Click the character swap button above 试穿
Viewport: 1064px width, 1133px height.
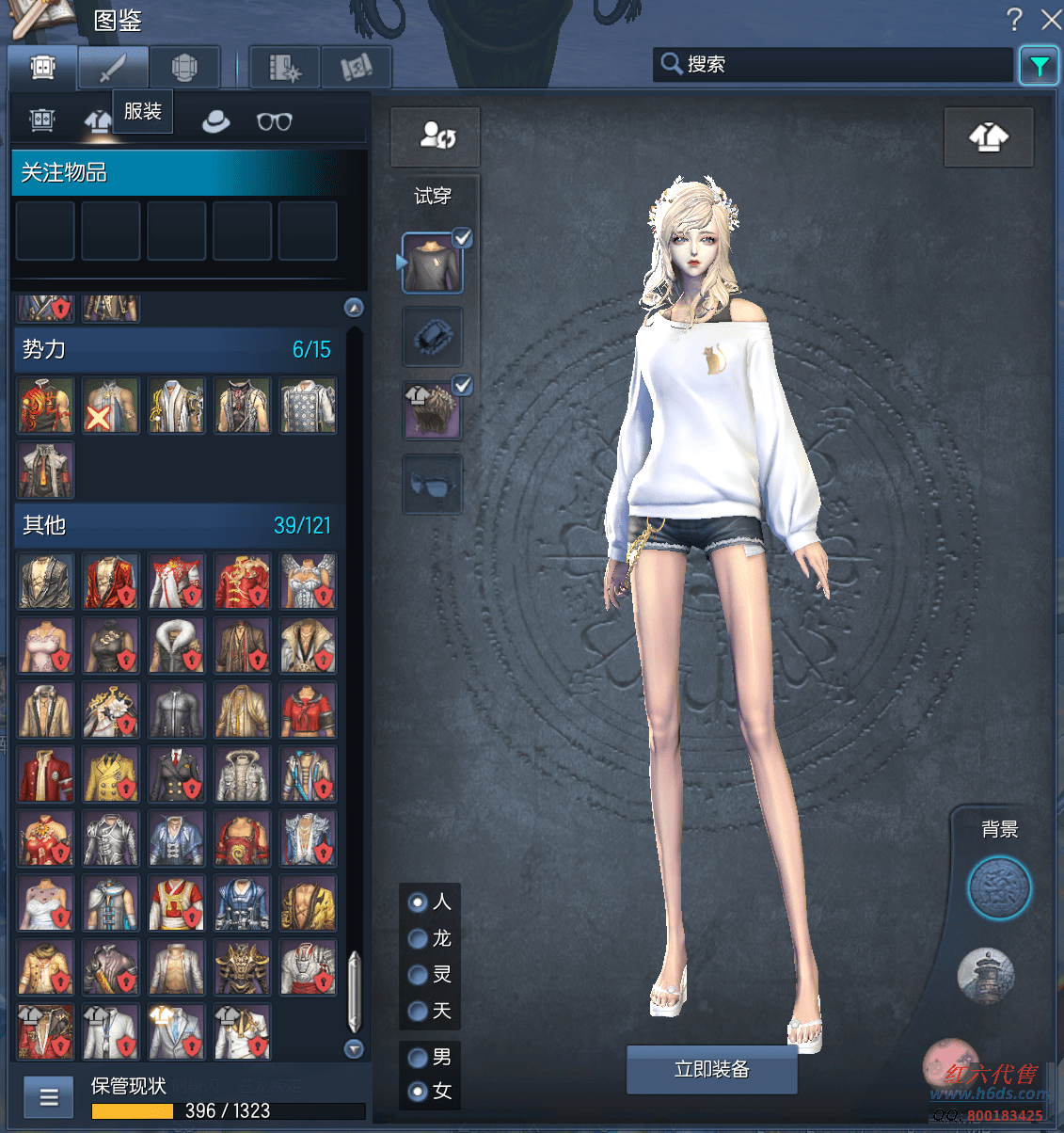point(436,136)
